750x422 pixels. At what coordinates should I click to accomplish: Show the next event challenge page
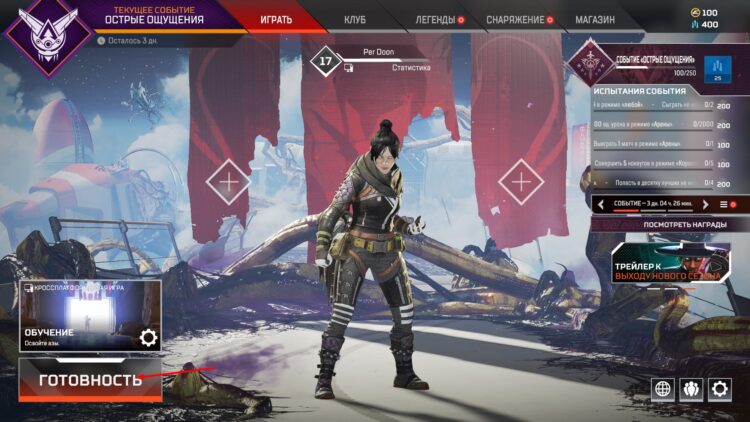coord(705,204)
